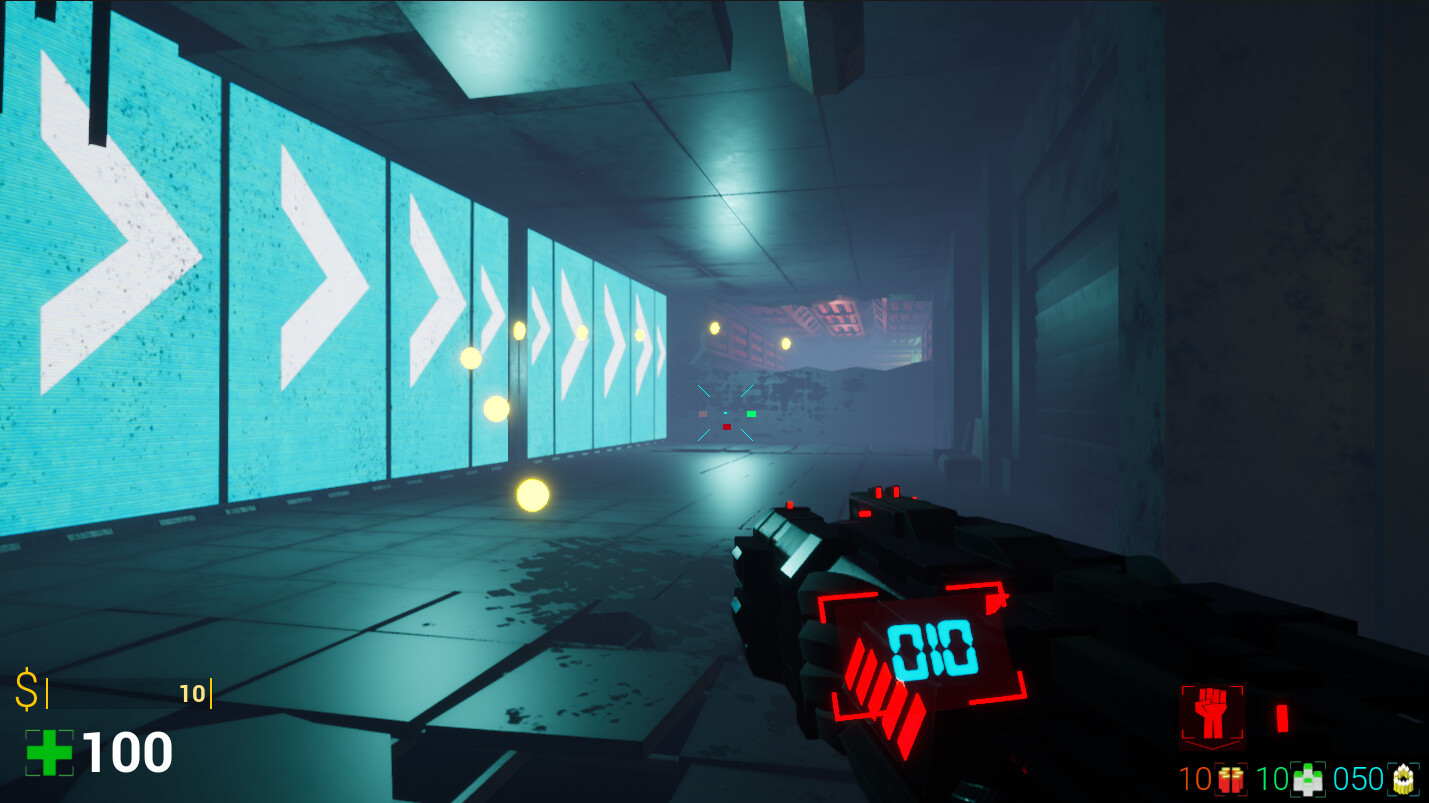
Task: Click the red dot at crosshair center
Action: [x=726, y=427]
